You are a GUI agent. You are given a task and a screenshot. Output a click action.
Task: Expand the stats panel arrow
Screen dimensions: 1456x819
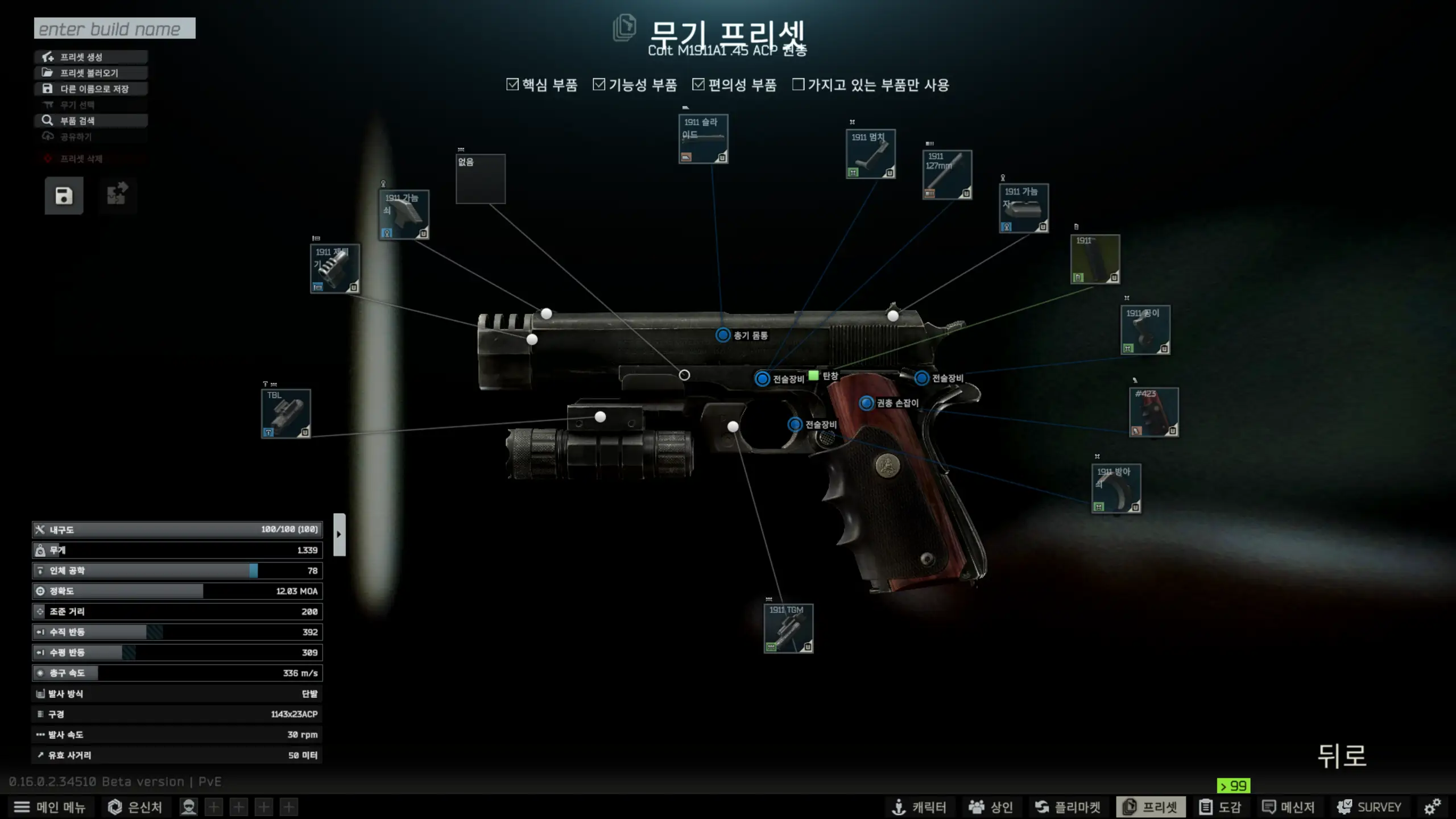tap(339, 534)
